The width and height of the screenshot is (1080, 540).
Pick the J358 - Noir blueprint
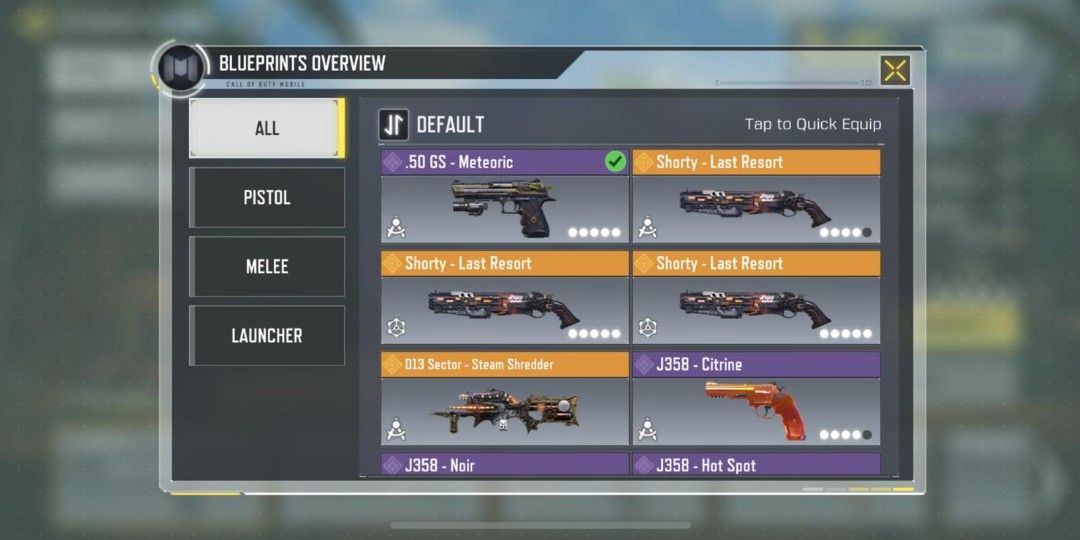pyautogui.click(x=504, y=465)
